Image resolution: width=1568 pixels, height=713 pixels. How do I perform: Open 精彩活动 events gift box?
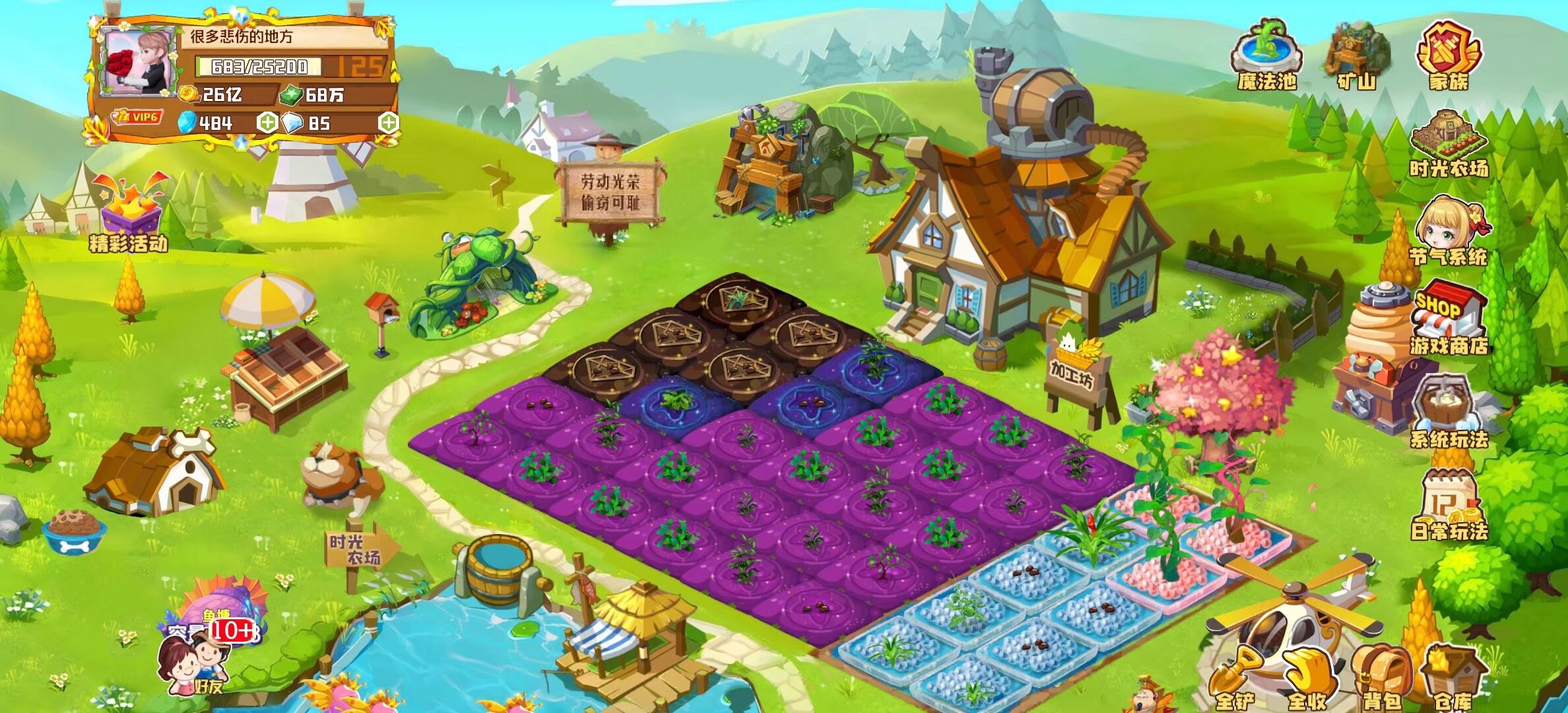(x=130, y=211)
